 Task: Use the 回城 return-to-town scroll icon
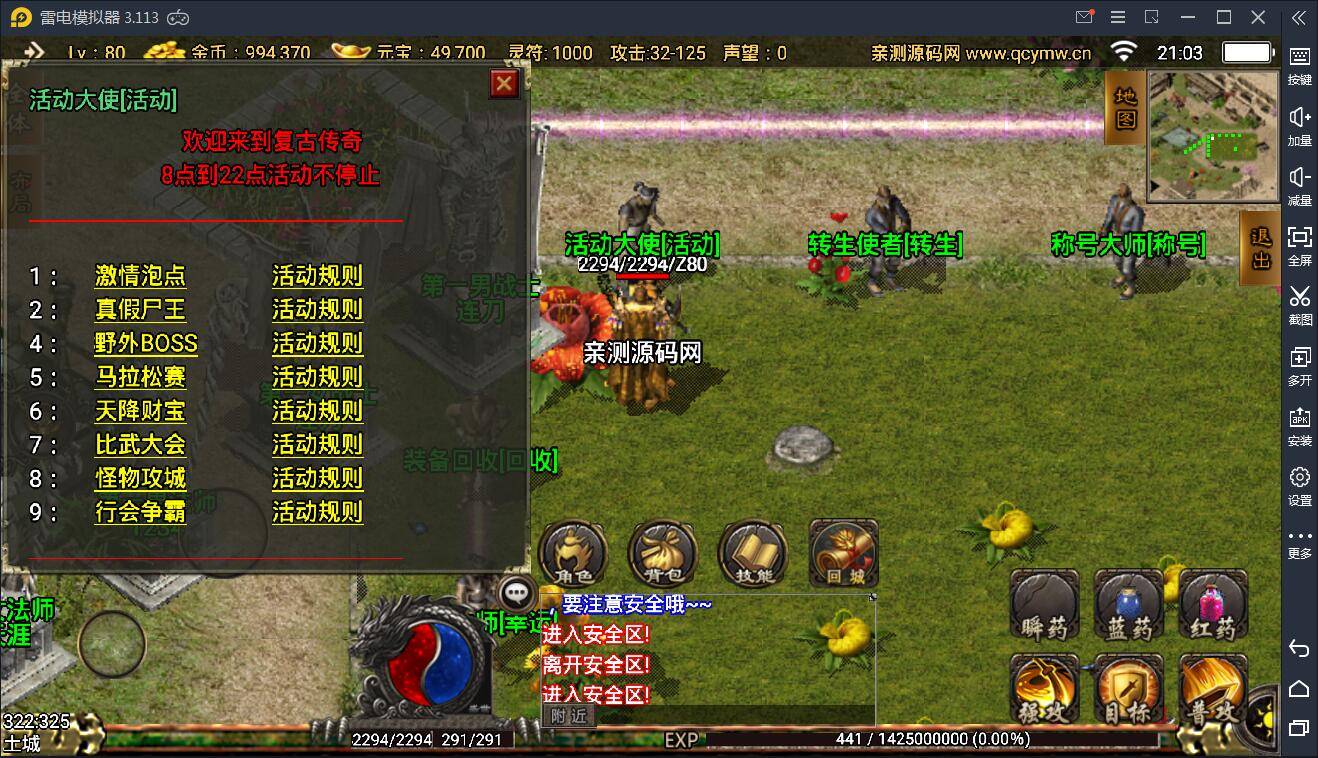[x=842, y=551]
